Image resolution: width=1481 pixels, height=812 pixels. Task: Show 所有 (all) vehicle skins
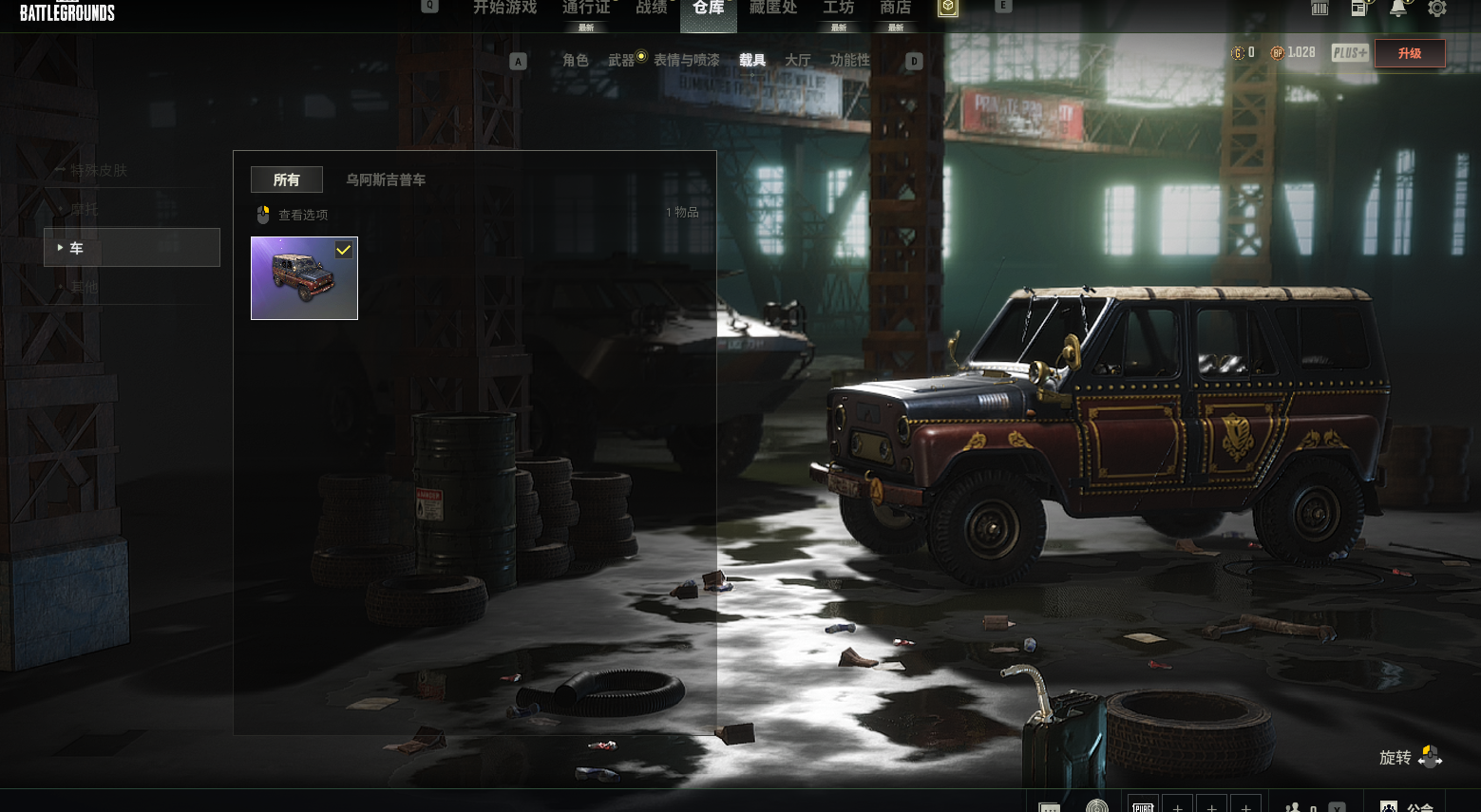pyautogui.click(x=286, y=179)
